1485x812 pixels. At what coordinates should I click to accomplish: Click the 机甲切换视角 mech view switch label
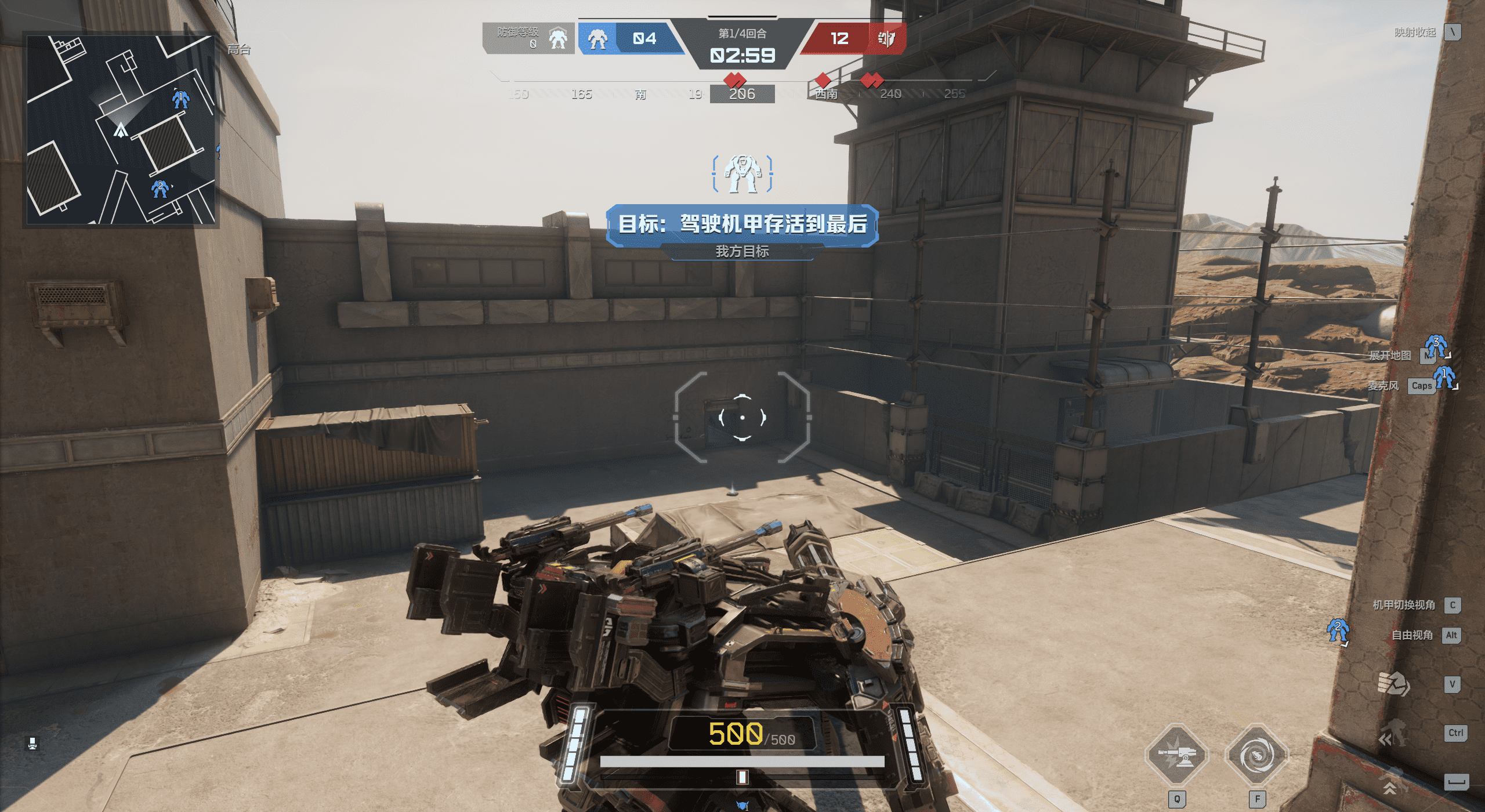(1404, 605)
